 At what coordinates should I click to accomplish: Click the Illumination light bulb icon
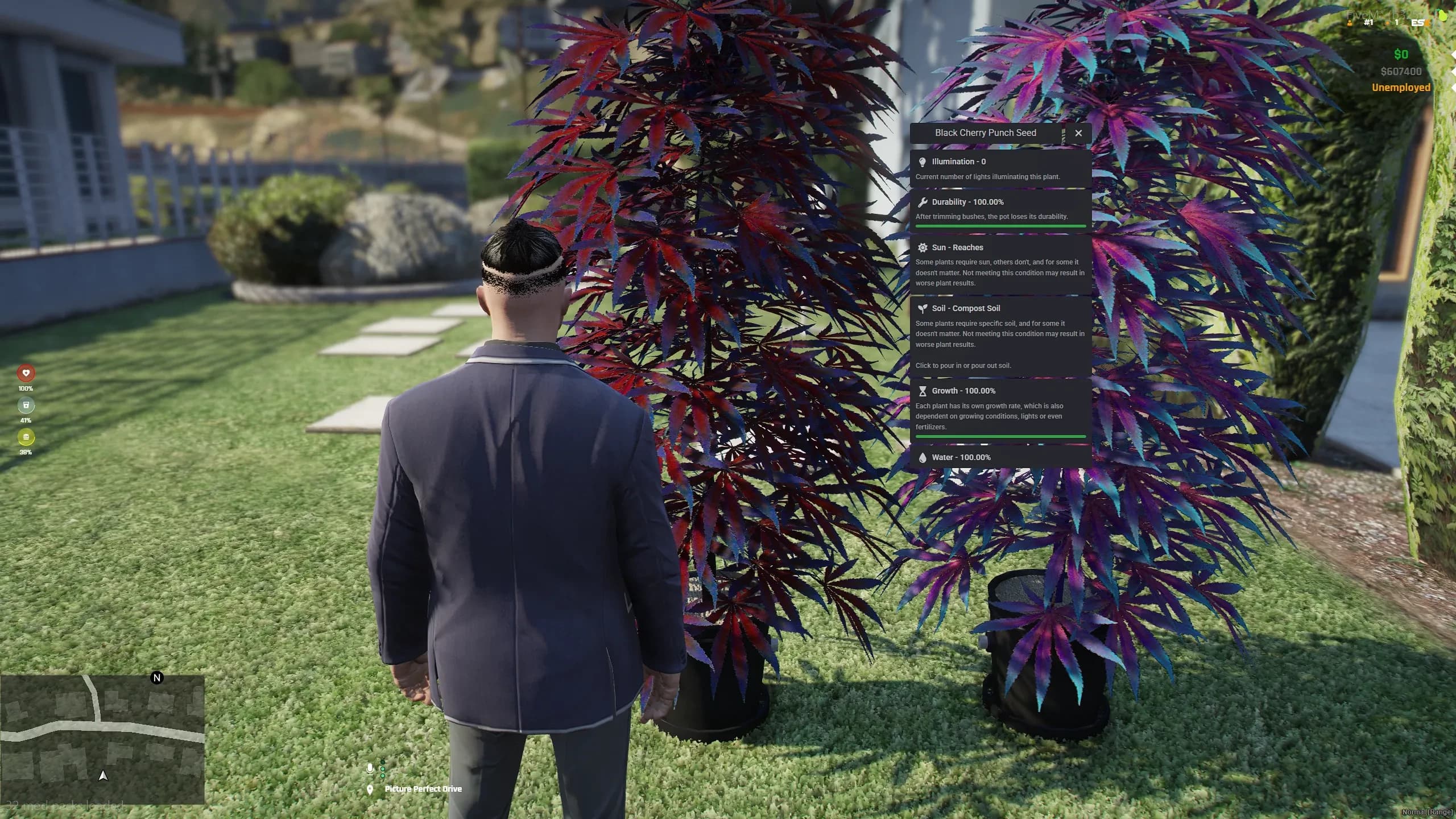point(923,161)
